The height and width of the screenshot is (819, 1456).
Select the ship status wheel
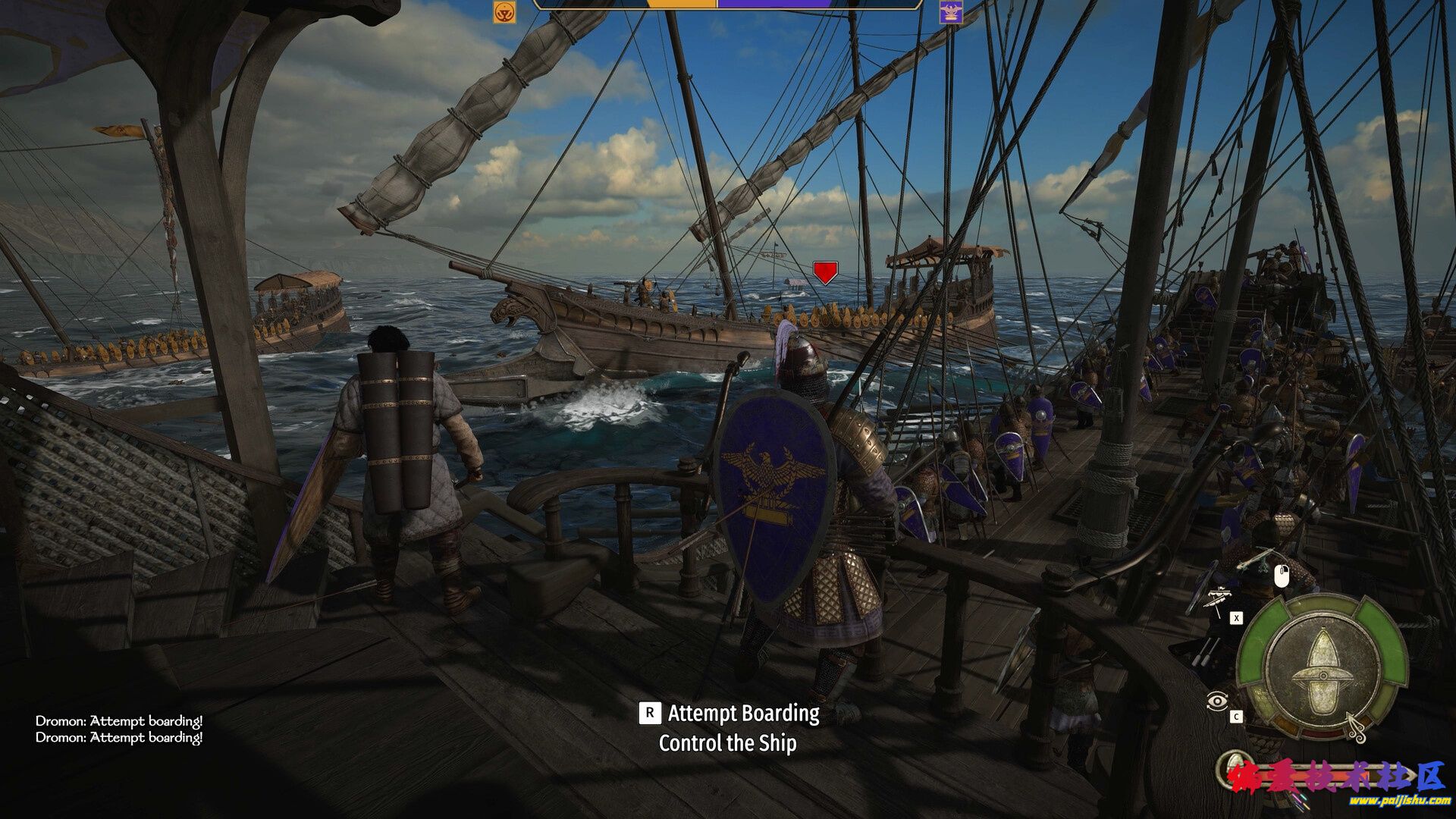click(x=1322, y=669)
